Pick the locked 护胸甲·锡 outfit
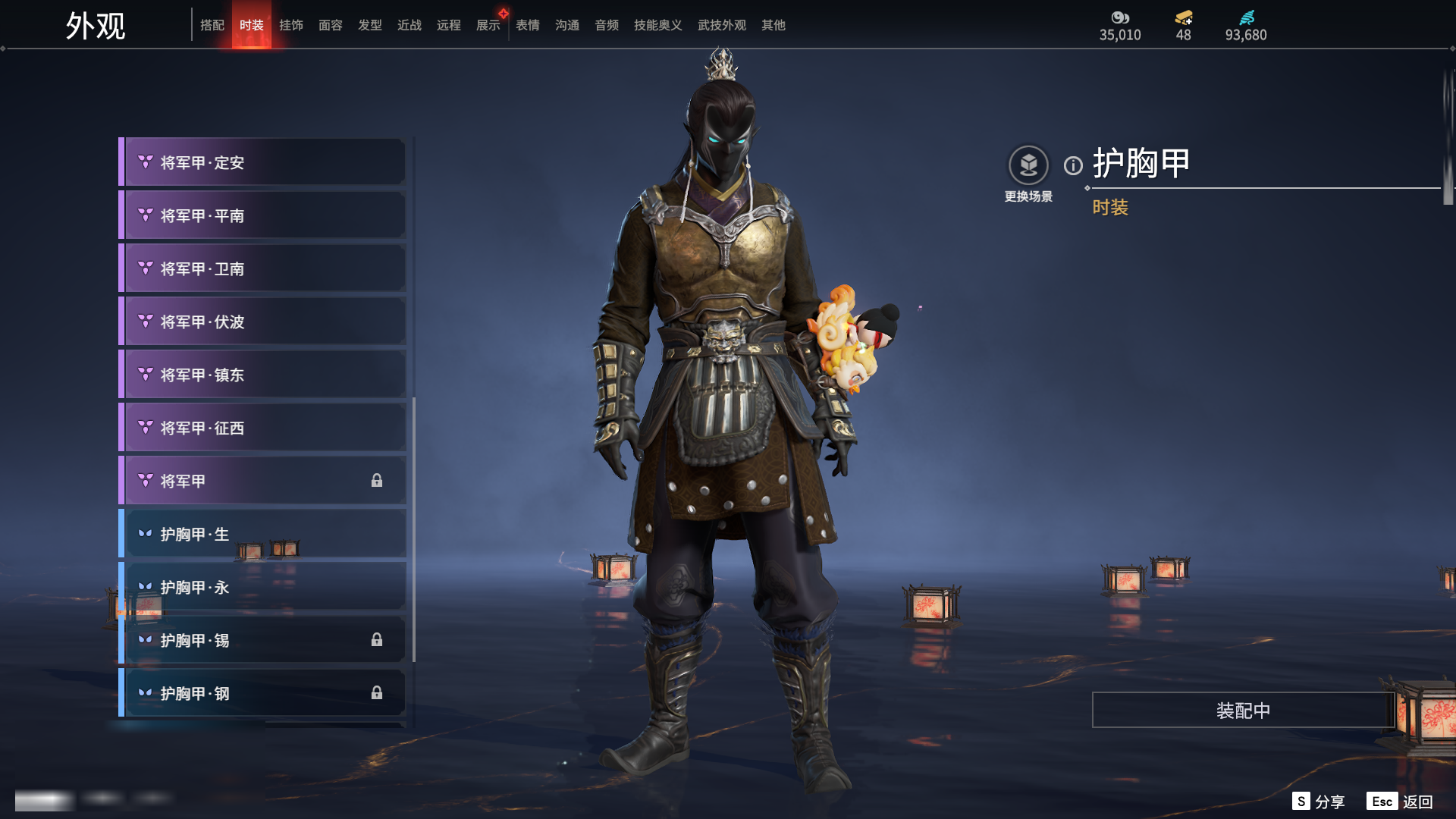1456x819 pixels. pyautogui.click(x=262, y=640)
